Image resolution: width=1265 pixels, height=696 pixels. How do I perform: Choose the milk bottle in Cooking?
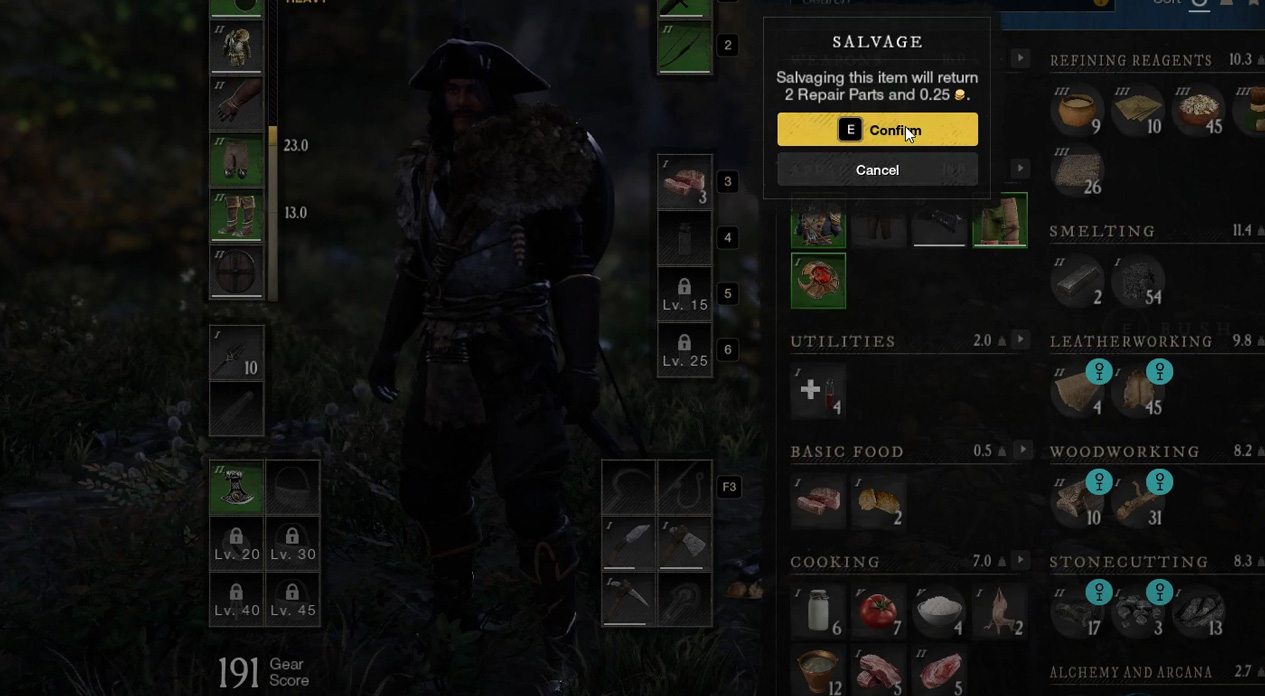(818, 610)
